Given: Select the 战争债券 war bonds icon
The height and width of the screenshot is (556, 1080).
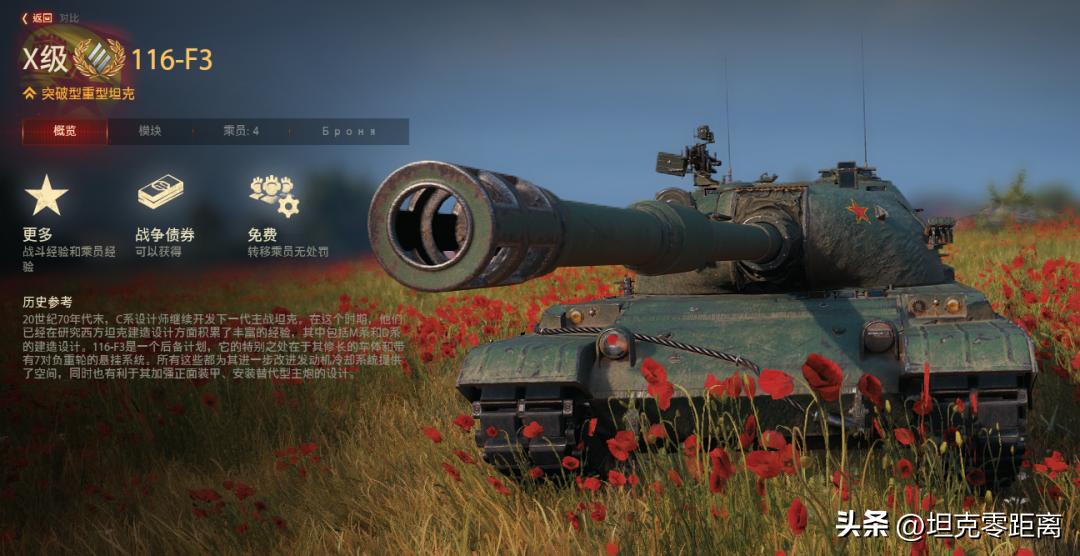Looking at the screenshot, I should [x=161, y=193].
